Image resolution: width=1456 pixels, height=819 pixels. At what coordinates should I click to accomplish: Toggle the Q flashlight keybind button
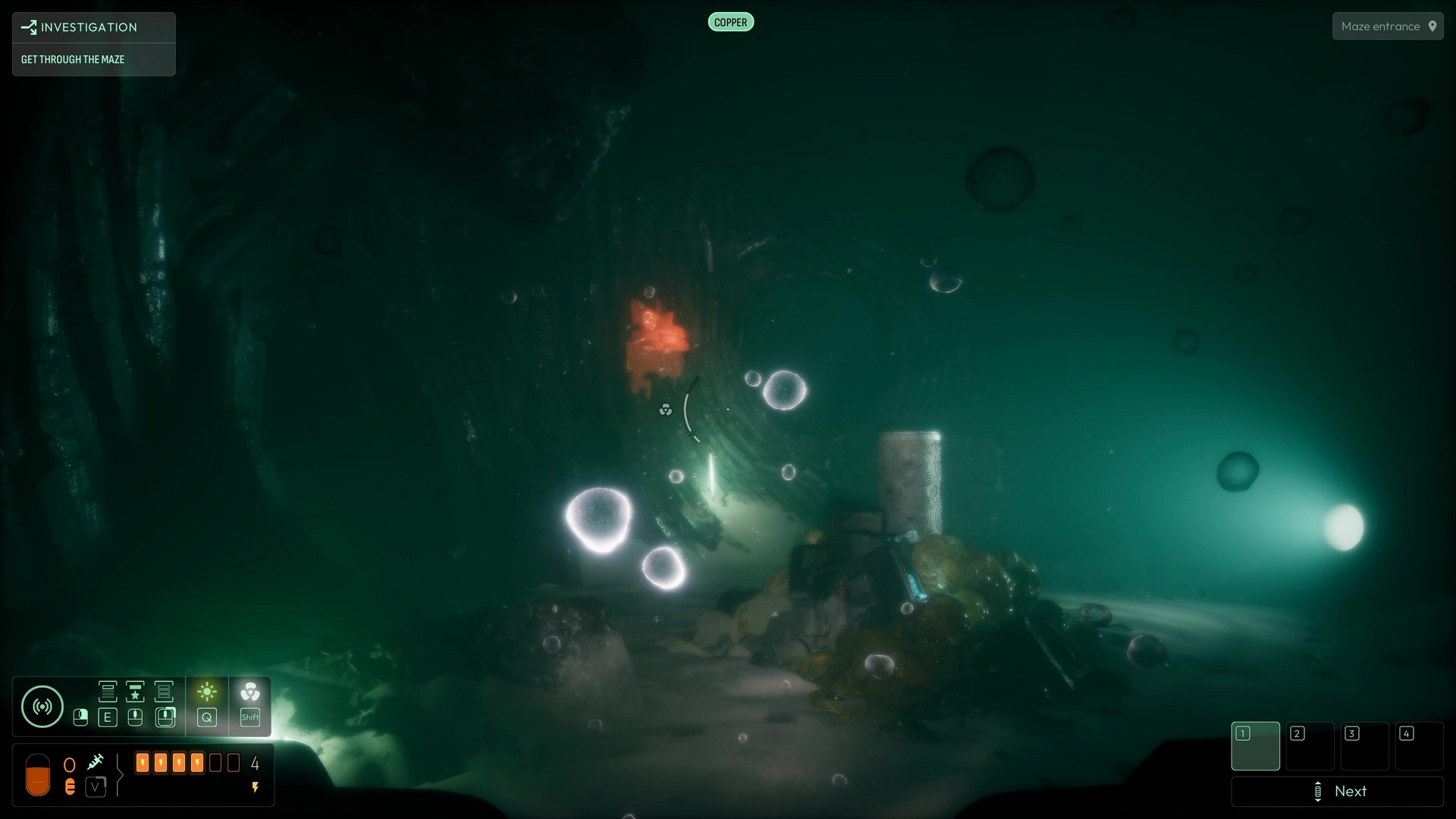(206, 717)
